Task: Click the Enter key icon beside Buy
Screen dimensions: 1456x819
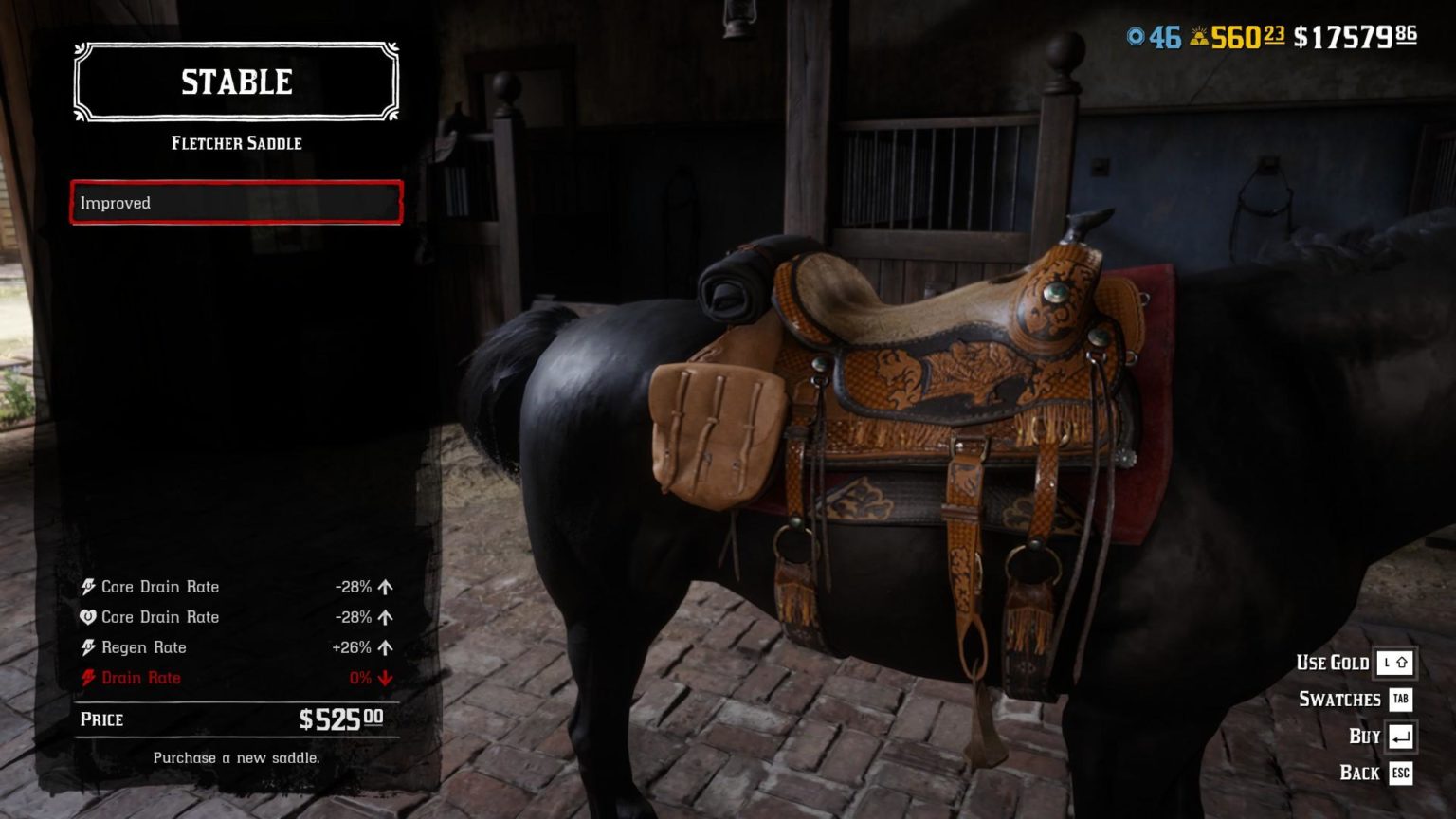Action: (1400, 737)
